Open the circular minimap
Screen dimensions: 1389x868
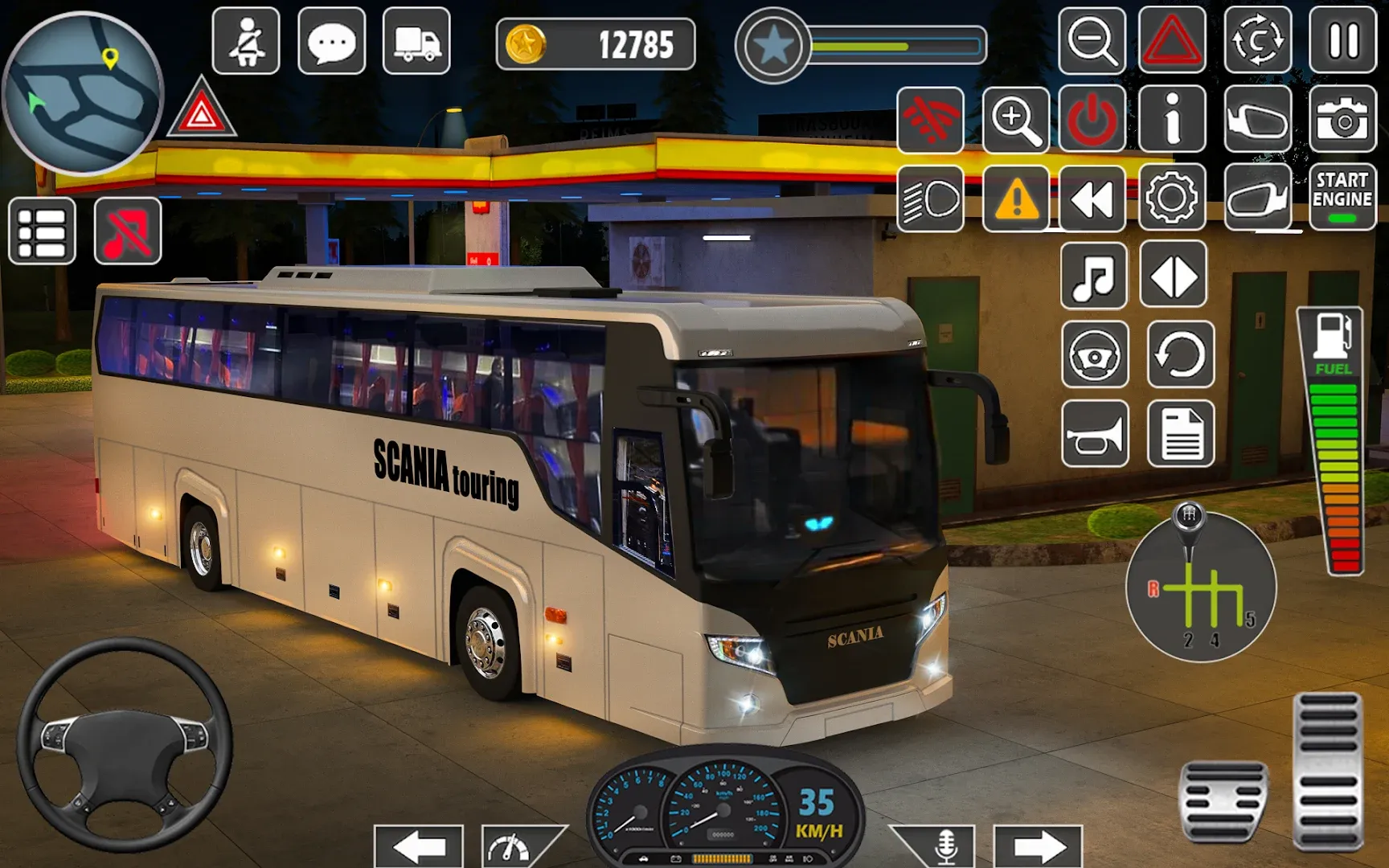click(82, 93)
